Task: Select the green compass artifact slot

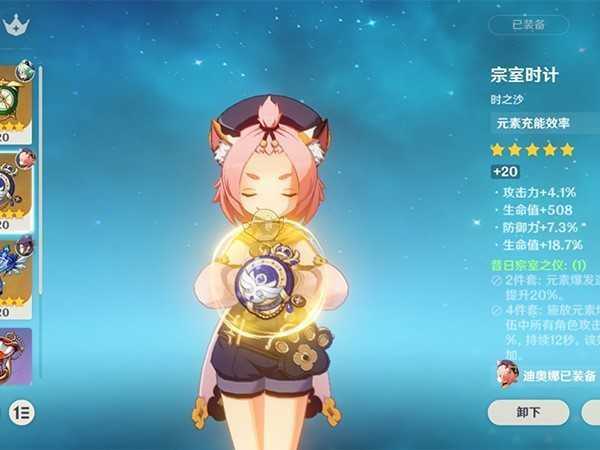Action: click(17, 100)
